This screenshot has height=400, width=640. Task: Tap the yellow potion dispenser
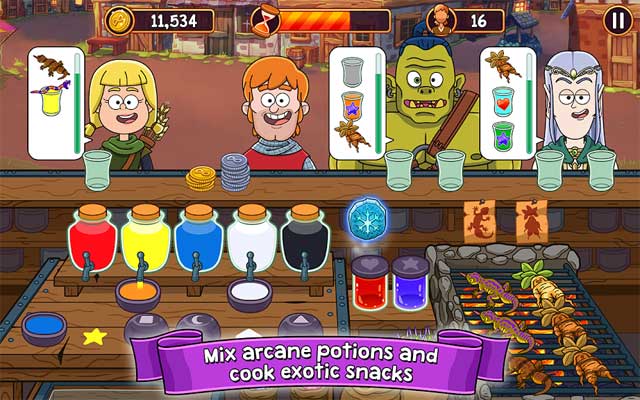[144, 240]
